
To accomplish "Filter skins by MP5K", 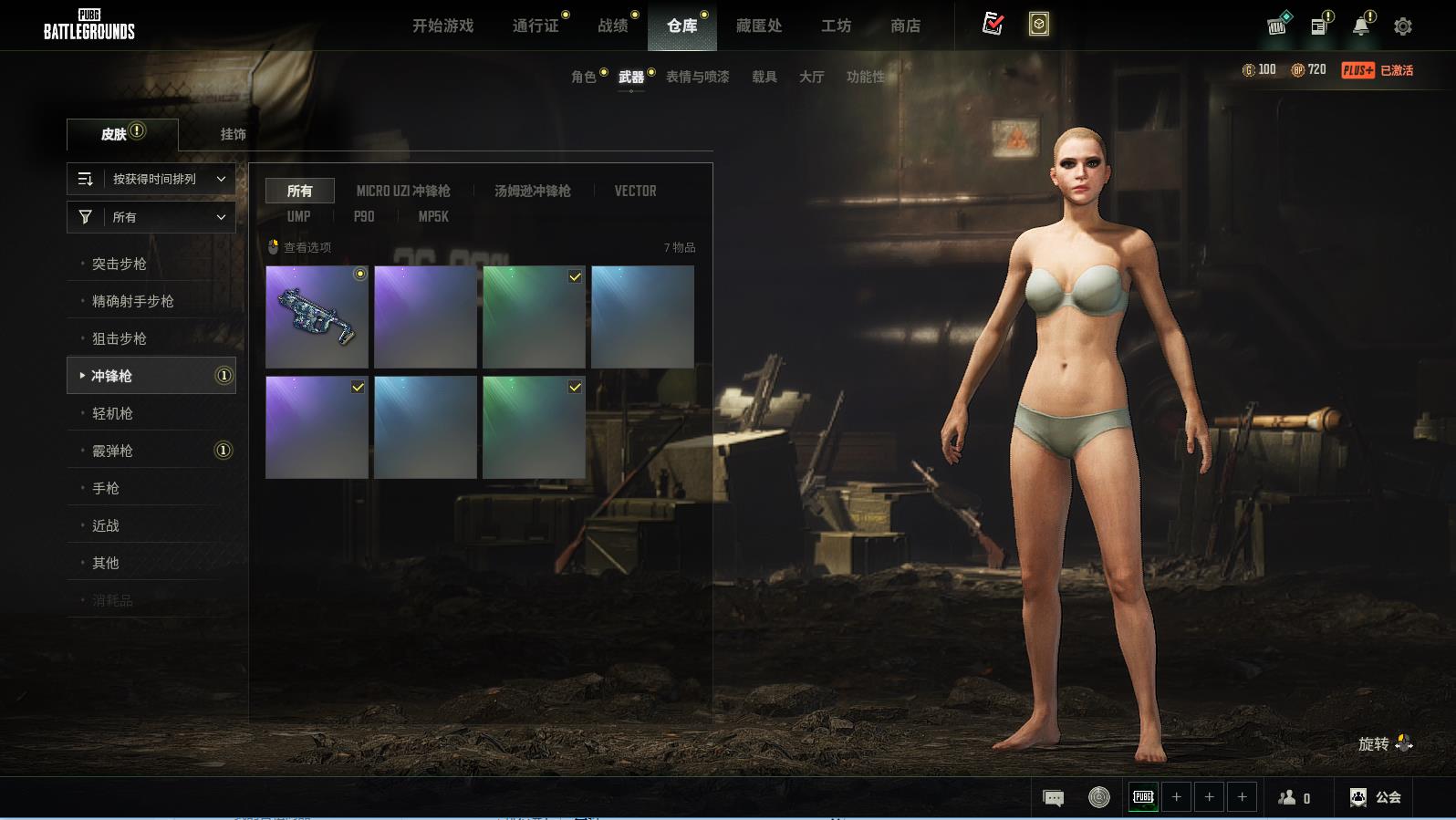I will pos(433,216).
